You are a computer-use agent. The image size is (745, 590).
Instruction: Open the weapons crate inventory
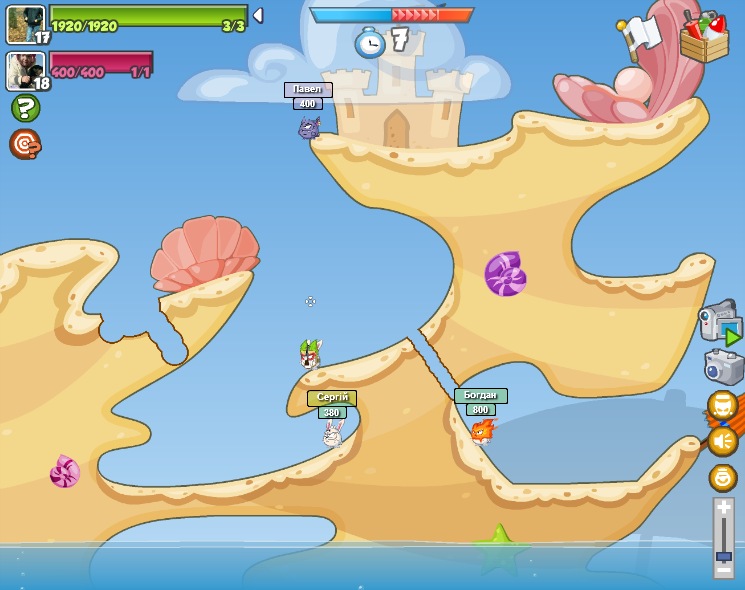click(x=704, y=38)
